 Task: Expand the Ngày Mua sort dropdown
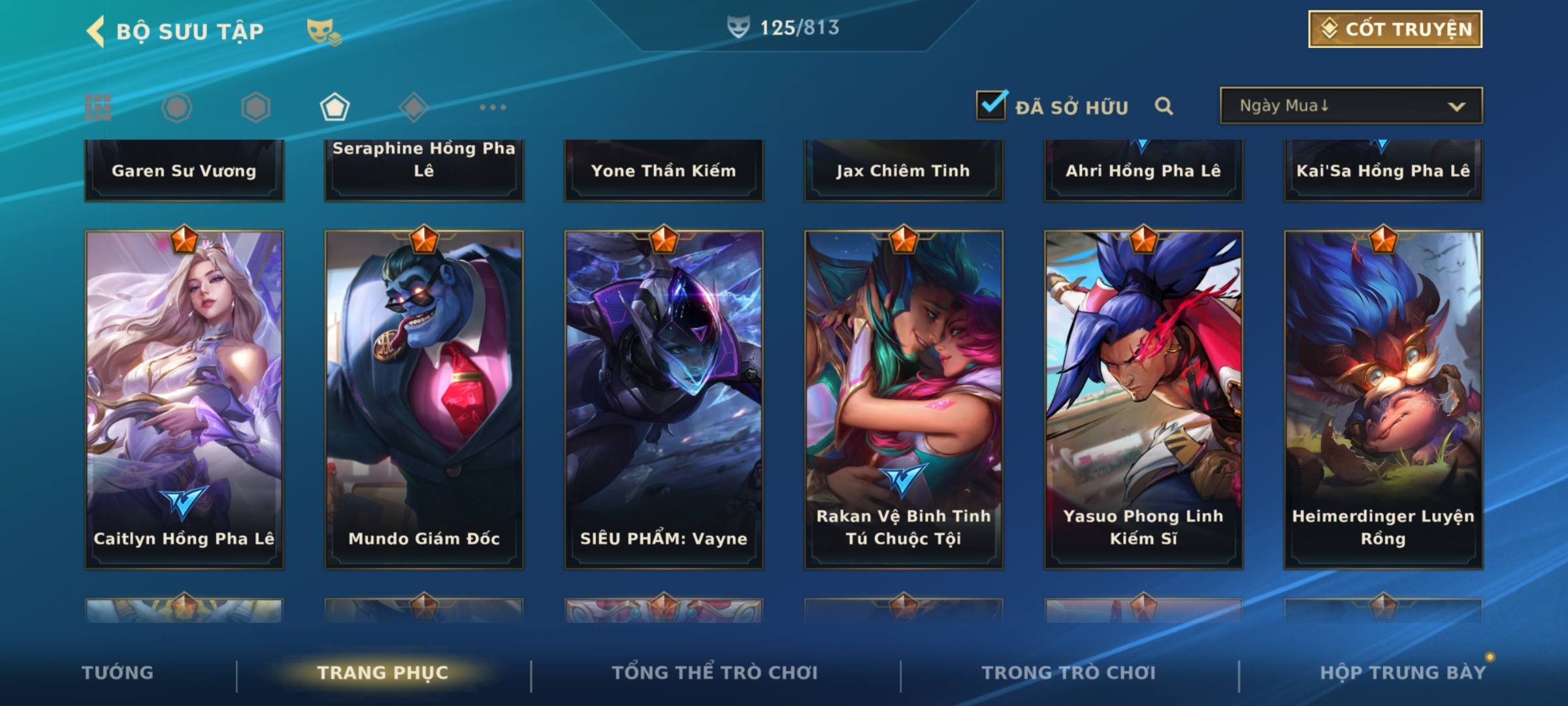pyautogui.click(x=1350, y=106)
